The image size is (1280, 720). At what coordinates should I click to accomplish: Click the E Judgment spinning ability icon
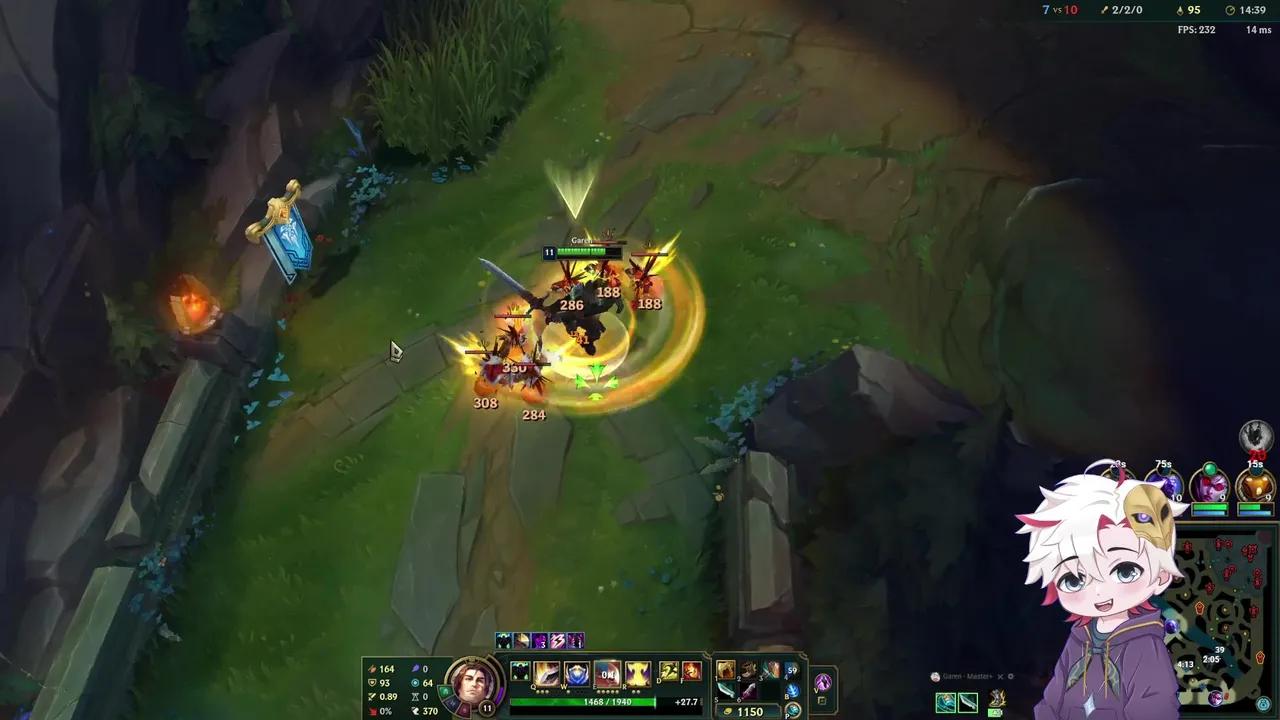[608, 675]
